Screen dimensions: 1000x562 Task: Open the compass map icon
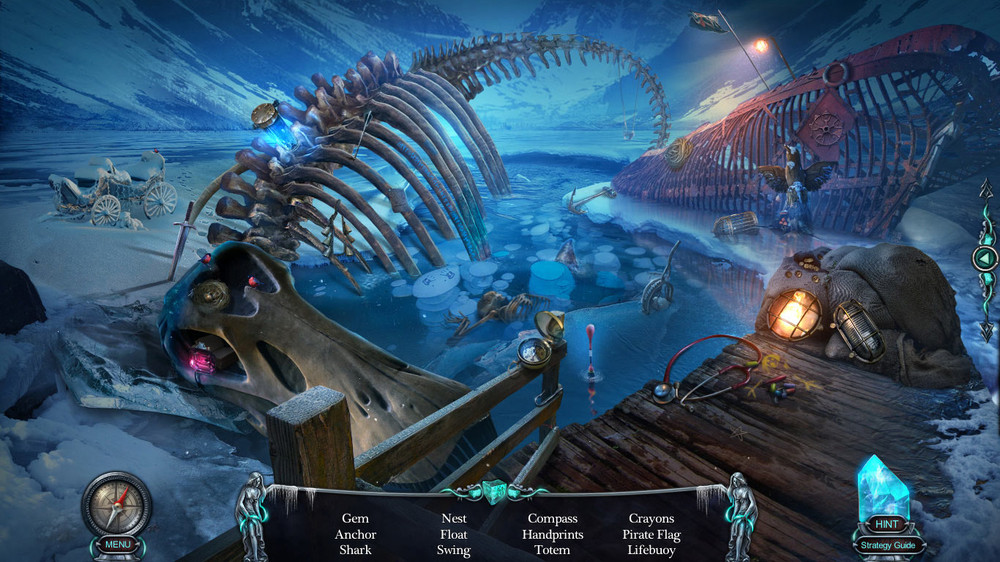(x=116, y=503)
